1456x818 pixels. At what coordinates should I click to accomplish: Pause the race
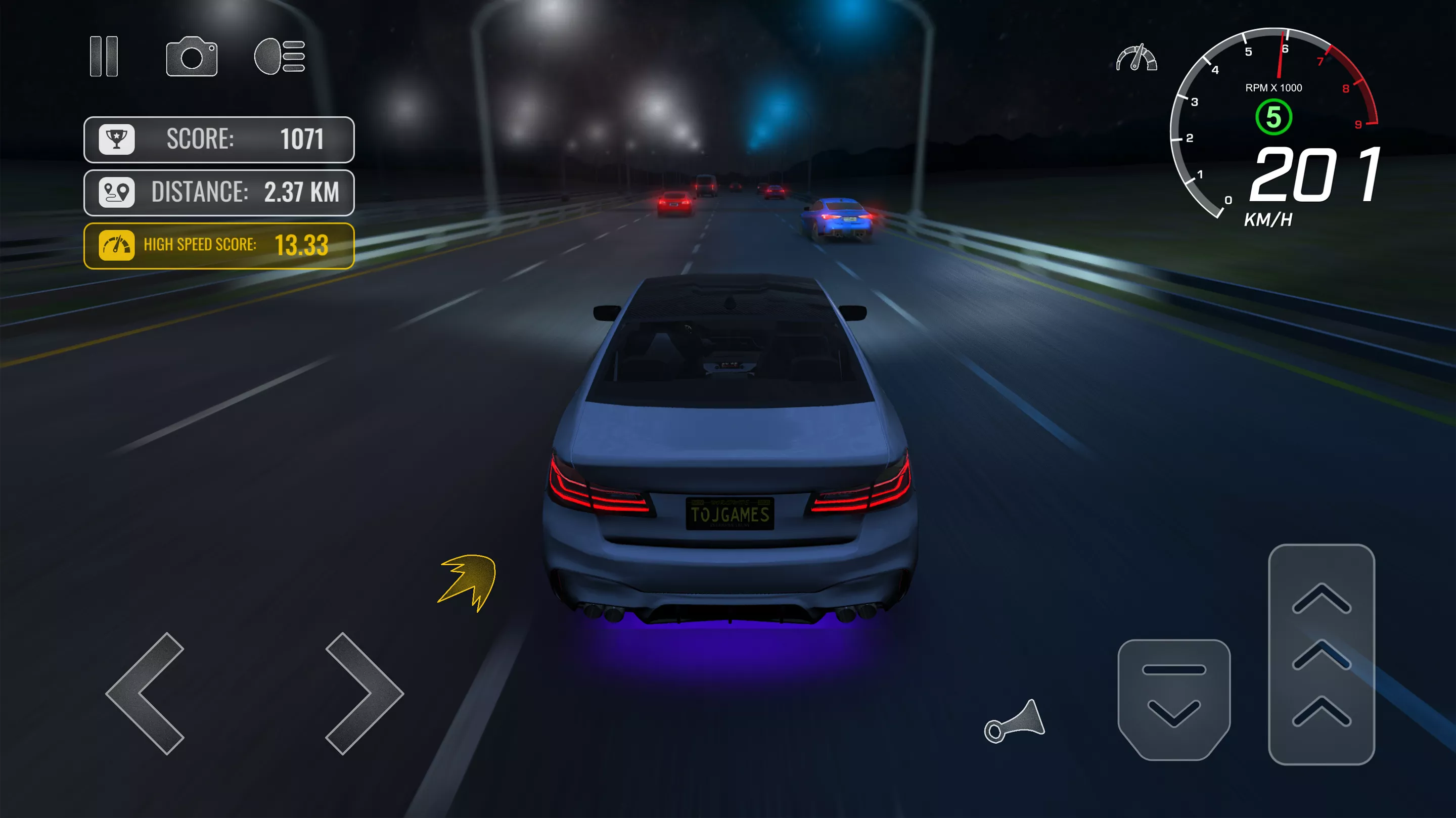point(104,57)
